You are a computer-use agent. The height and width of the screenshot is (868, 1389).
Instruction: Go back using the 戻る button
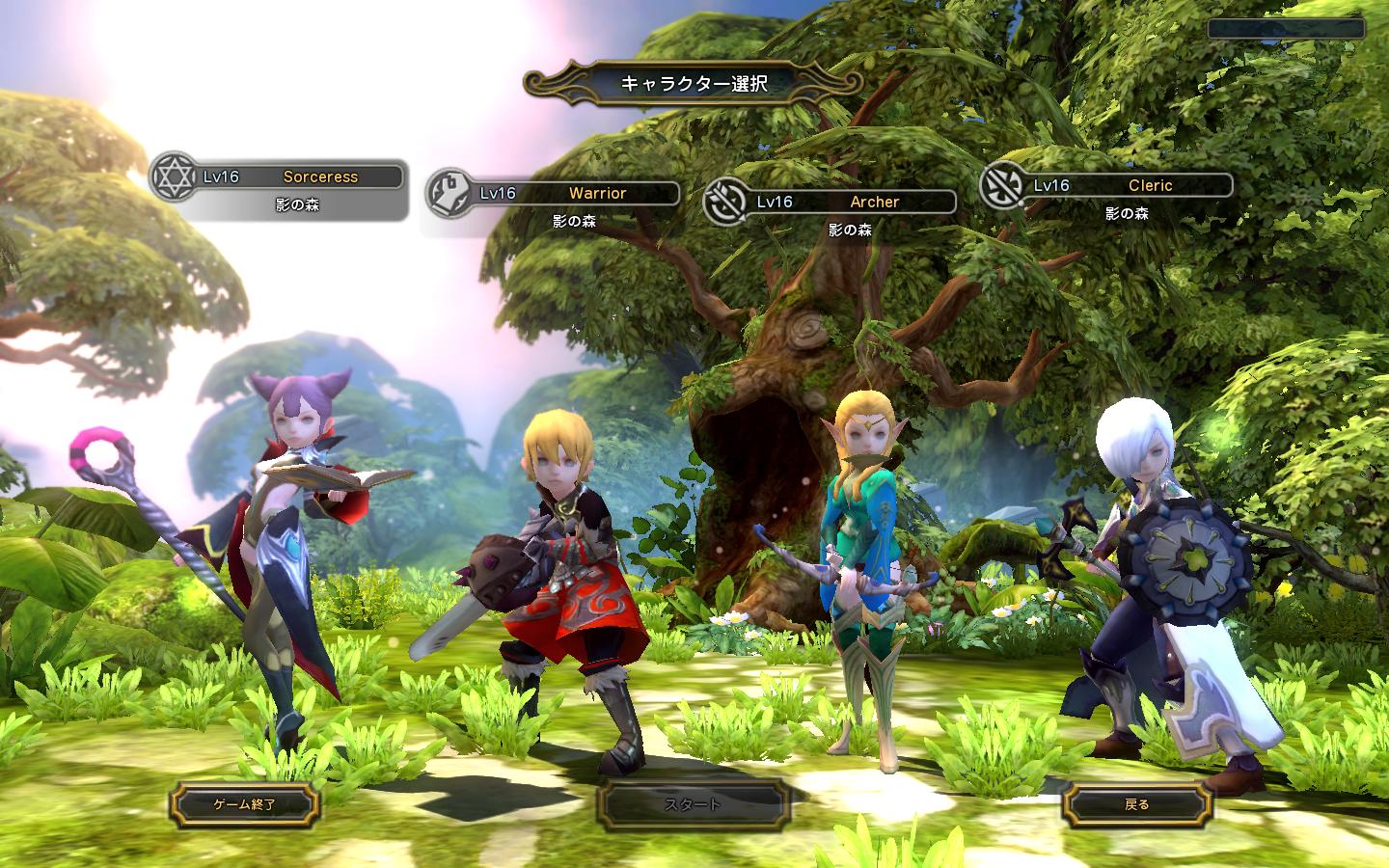pos(1136,804)
